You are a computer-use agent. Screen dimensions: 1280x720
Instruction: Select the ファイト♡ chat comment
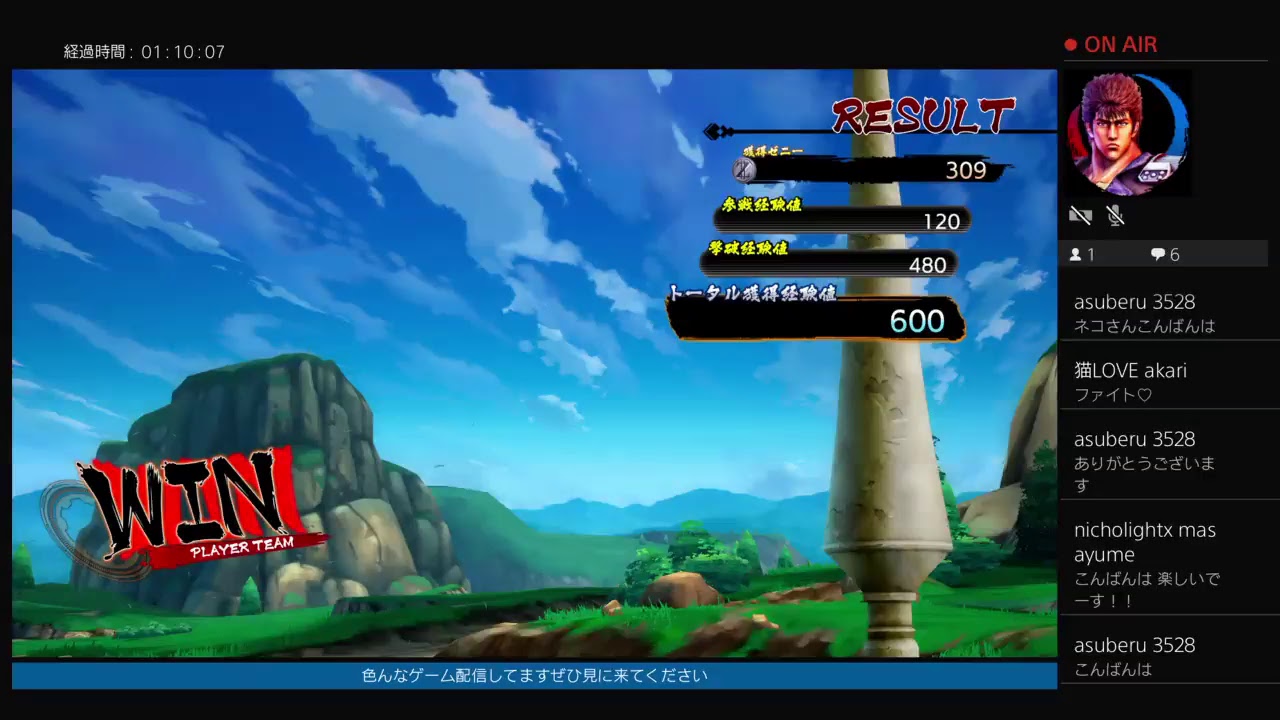[x=1112, y=393]
